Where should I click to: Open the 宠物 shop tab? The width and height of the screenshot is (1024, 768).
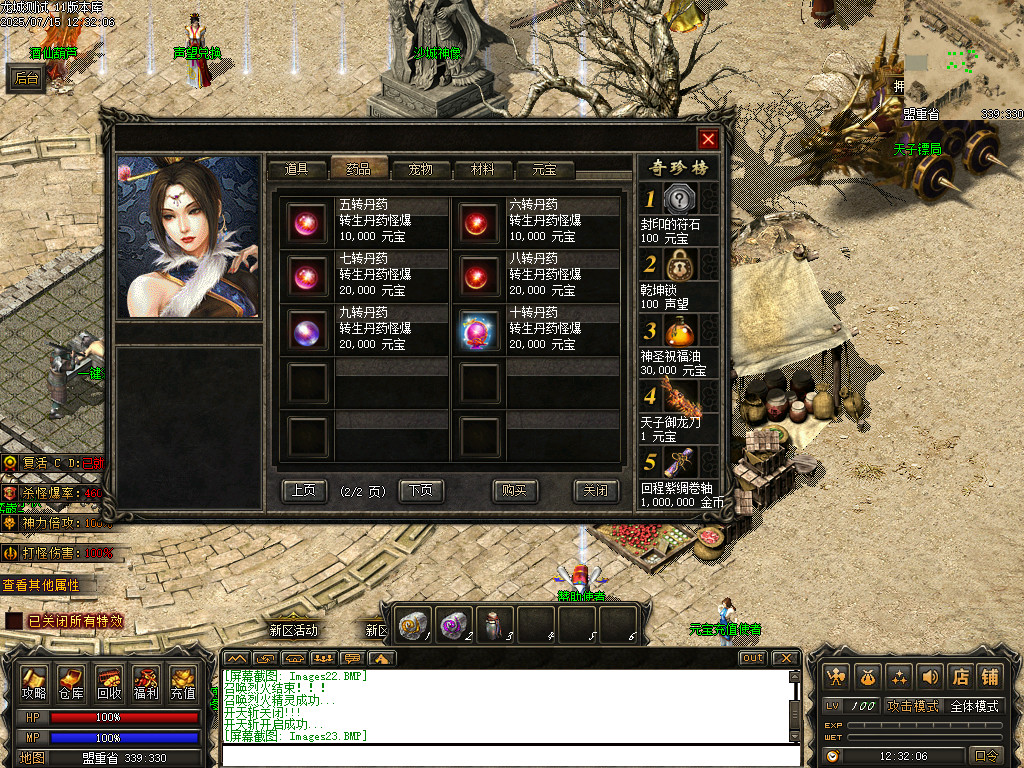420,169
